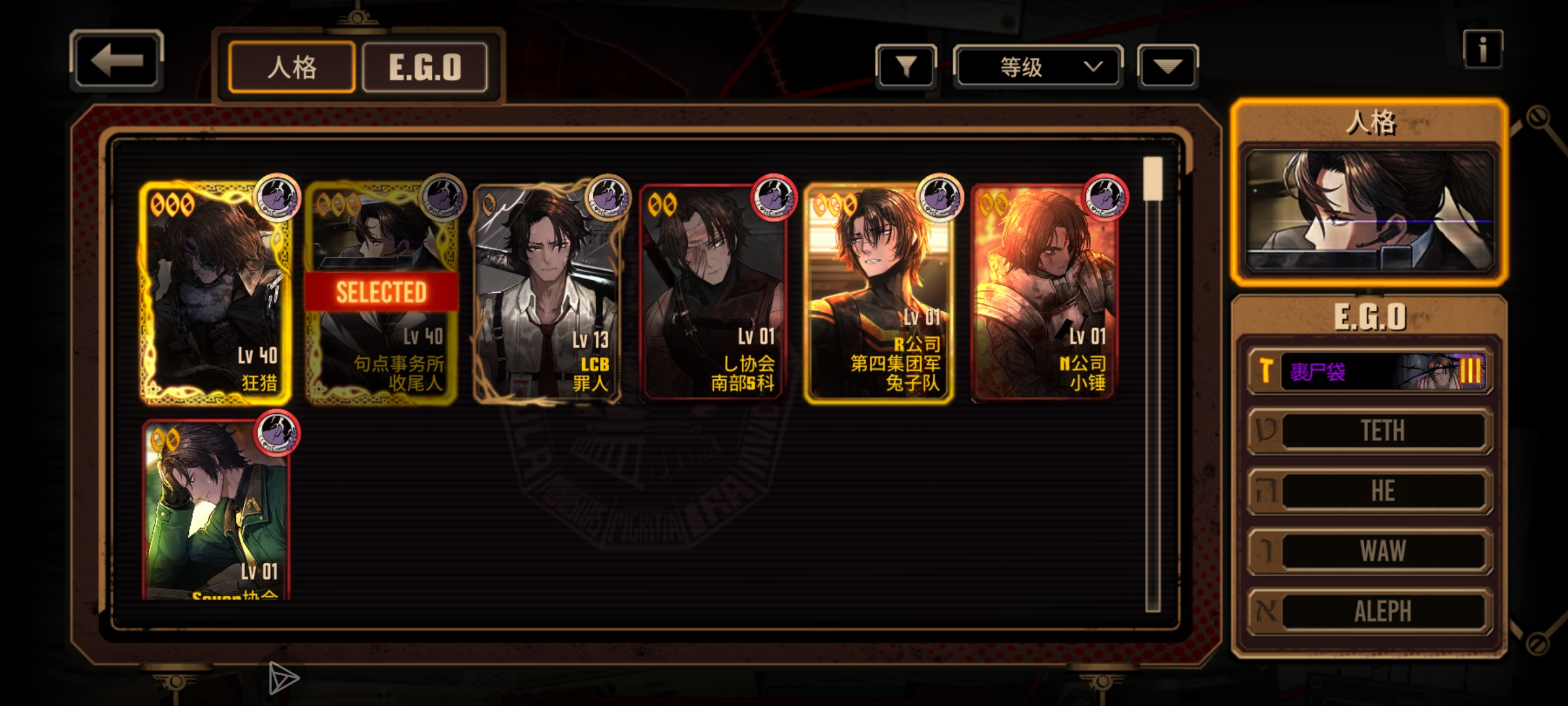Image resolution: width=1568 pixels, height=706 pixels.
Task: Switch to the E.G.O tab
Action: pos(425,67)
